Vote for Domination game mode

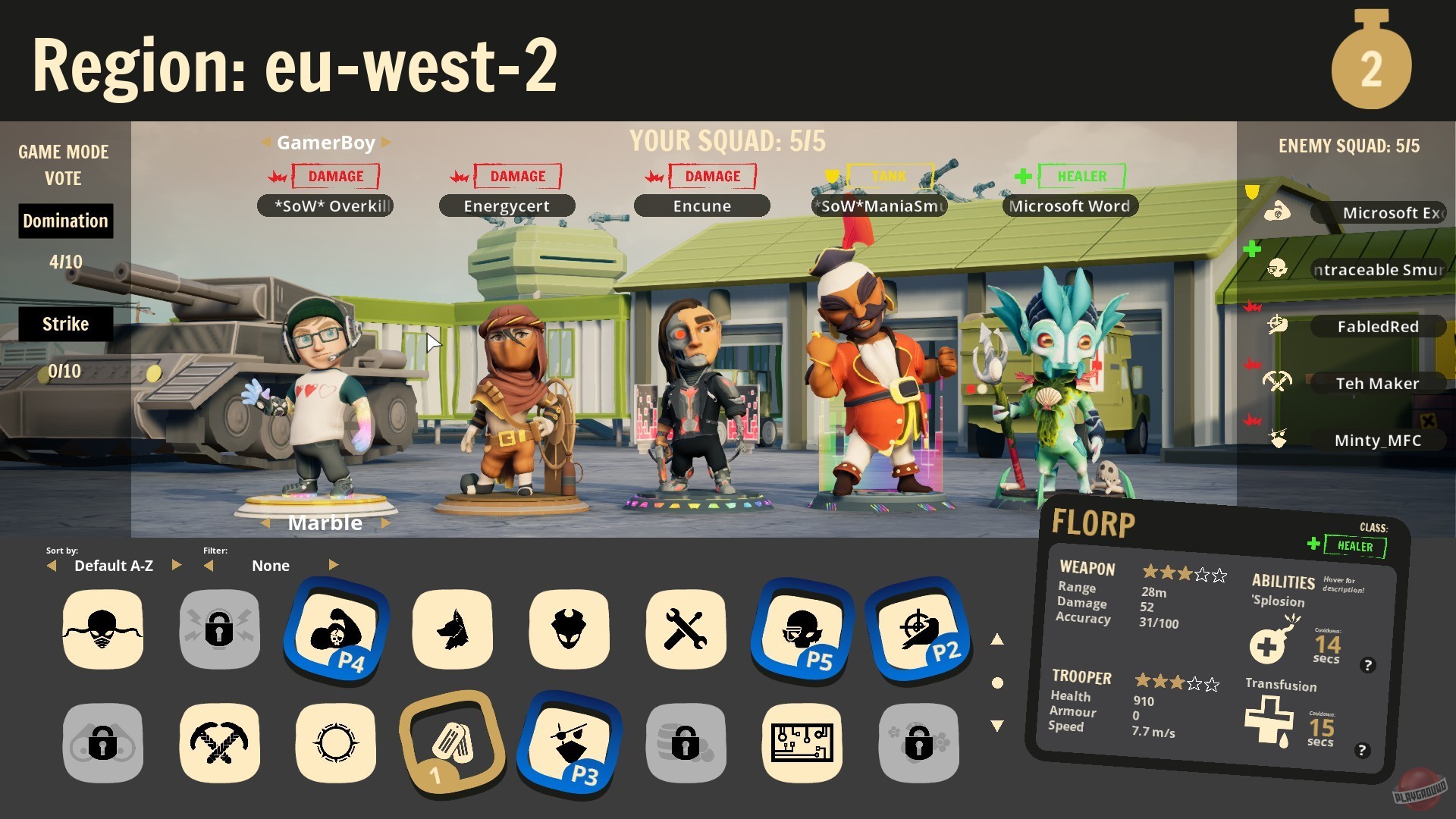click(65, 221)
